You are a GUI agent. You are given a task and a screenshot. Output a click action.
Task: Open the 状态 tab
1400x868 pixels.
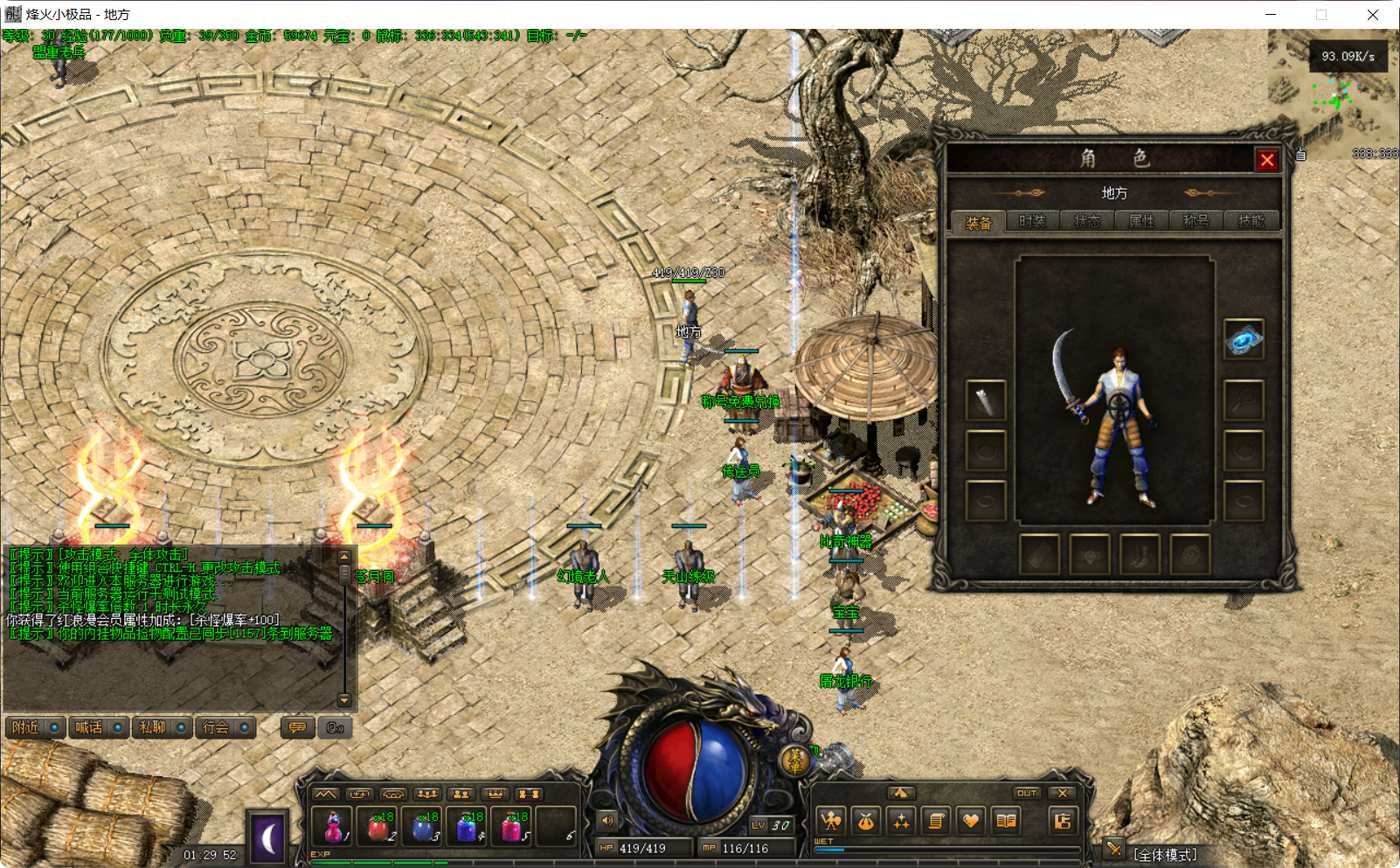click(x=1087, y=221)
